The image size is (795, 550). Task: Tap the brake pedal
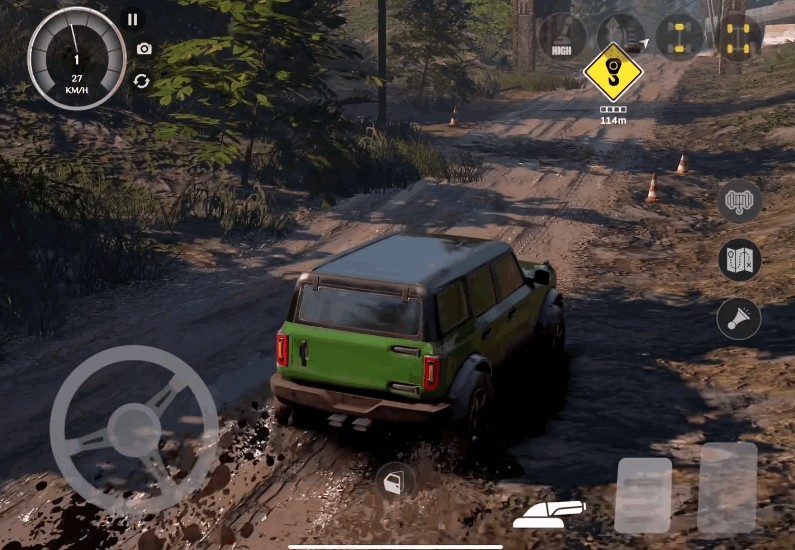(642, 495)
